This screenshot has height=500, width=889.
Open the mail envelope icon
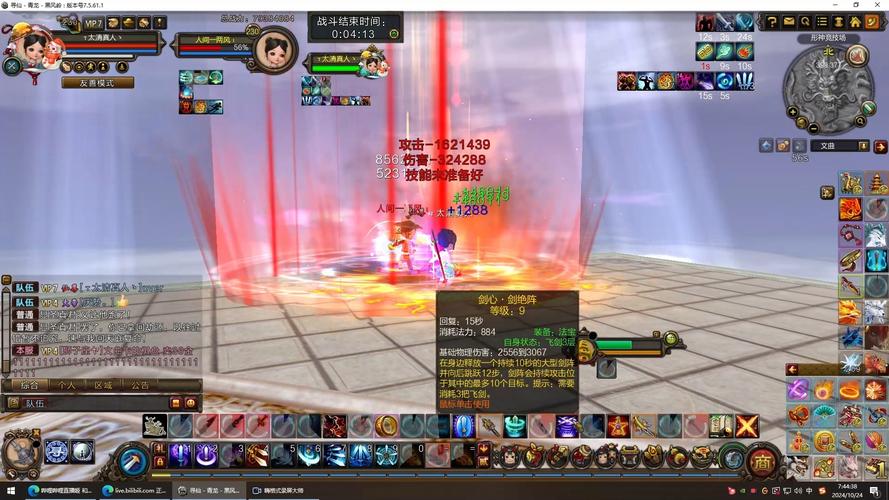coord(789,21)
